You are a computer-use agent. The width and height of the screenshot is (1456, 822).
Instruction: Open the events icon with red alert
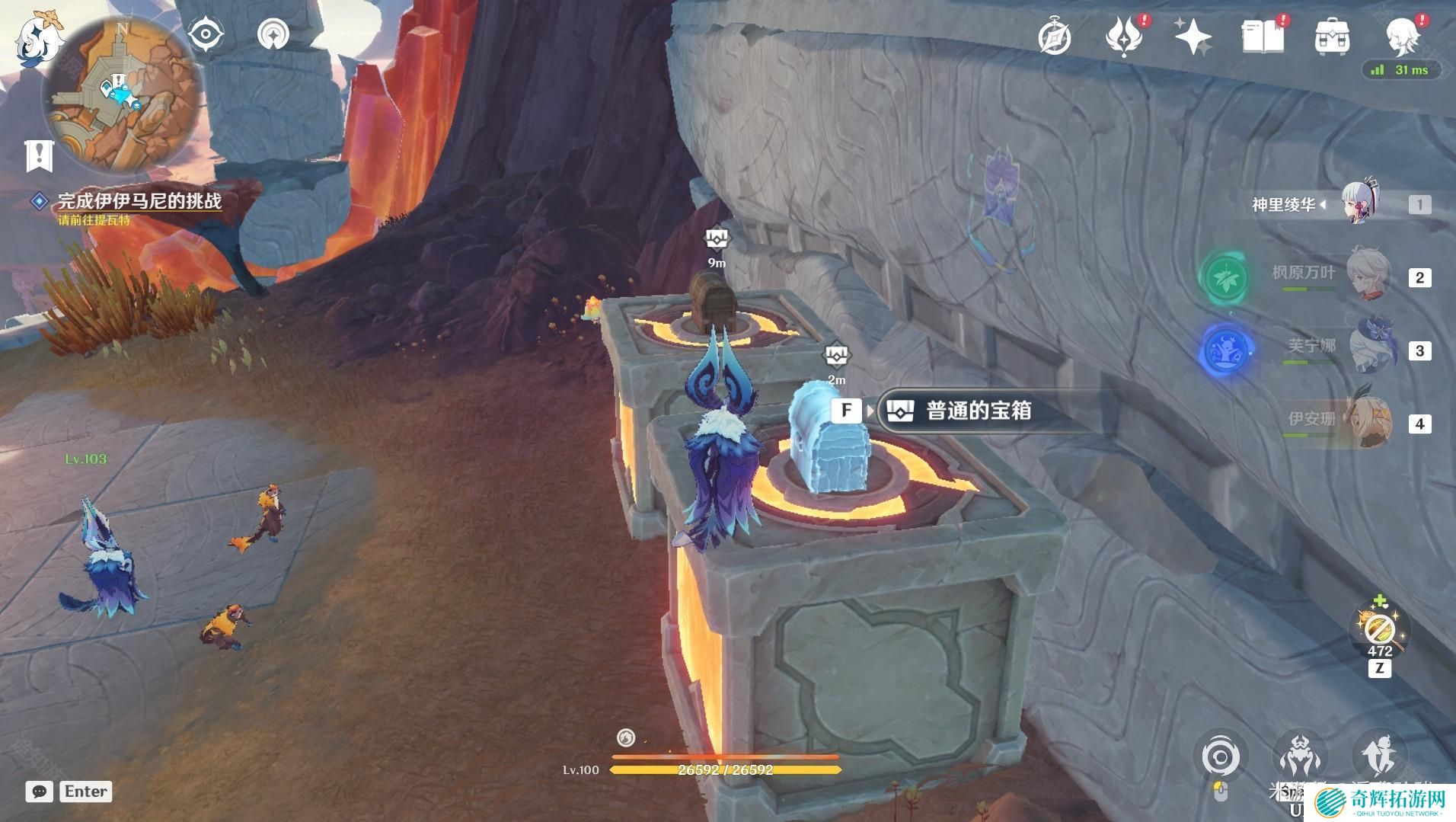[1124, 37]
